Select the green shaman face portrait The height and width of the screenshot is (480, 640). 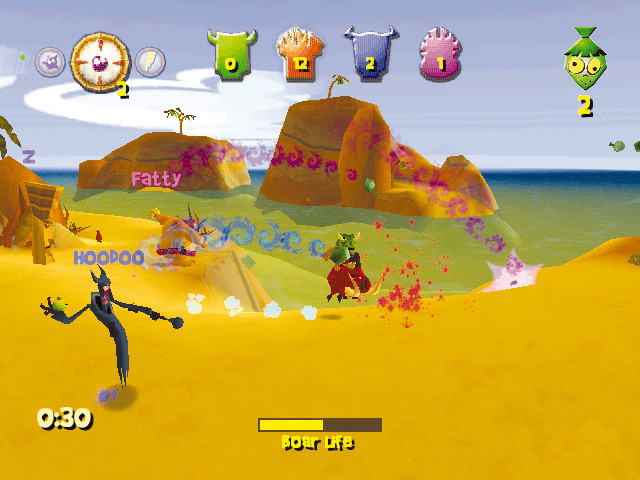(x=584, y=60)
